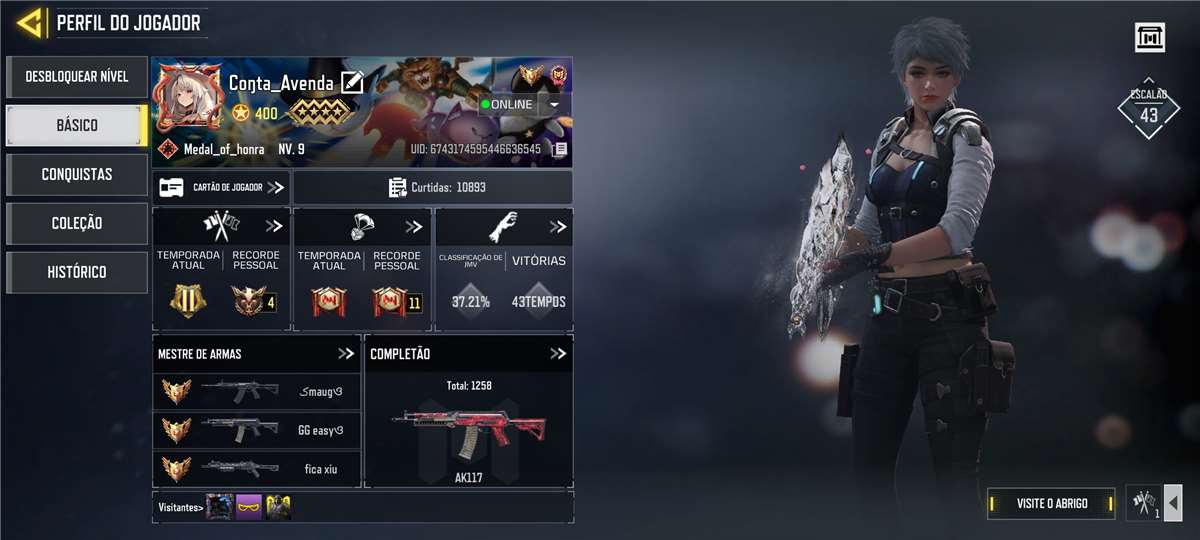The height and width of the screenshot is (540, 1200).
Task: Open the Visitantes list
Action: pos(181,507)
